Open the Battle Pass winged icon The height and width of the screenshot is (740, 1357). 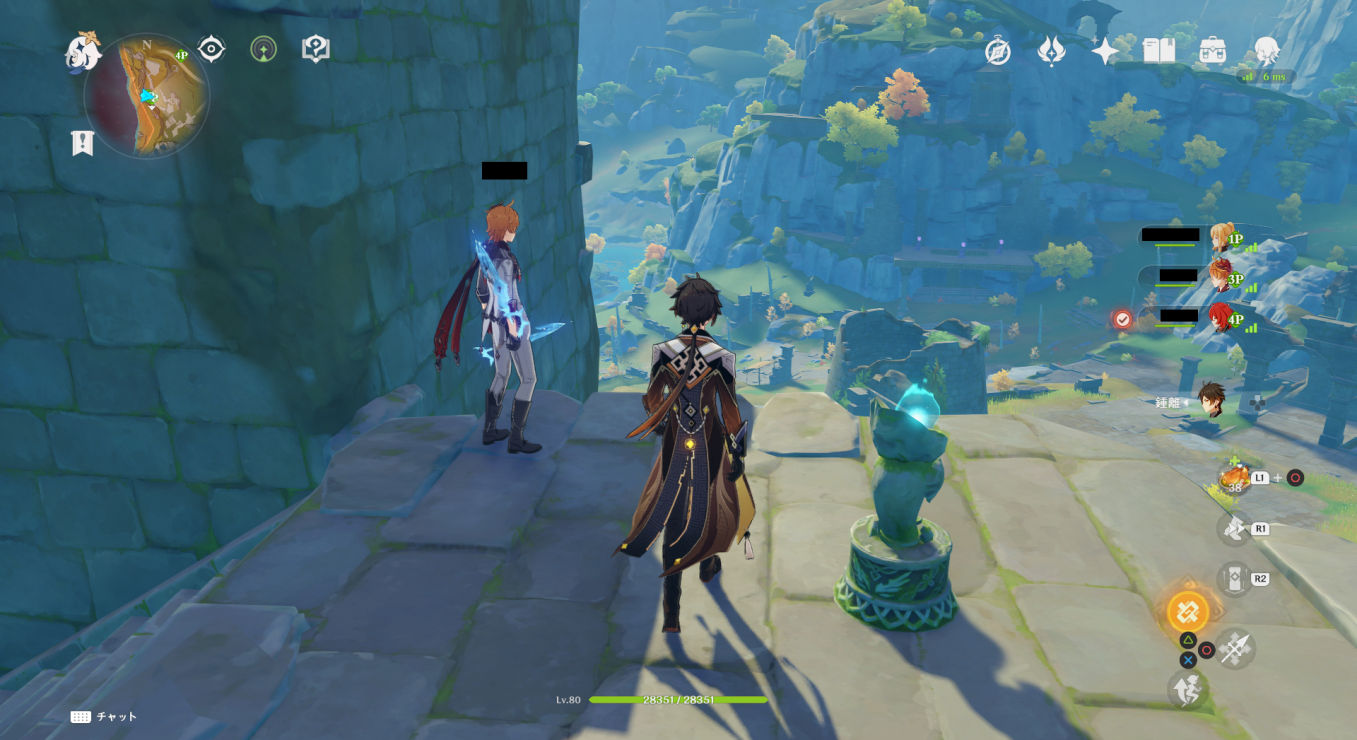[1051, 51]
